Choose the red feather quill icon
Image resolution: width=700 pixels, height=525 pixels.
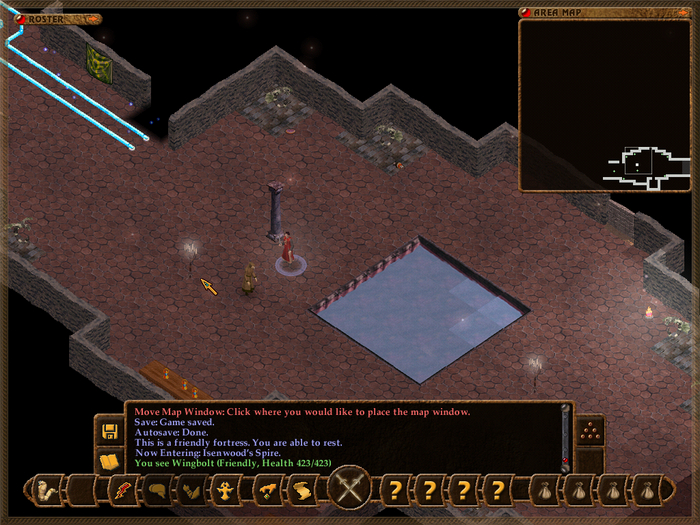pos(123,491)
